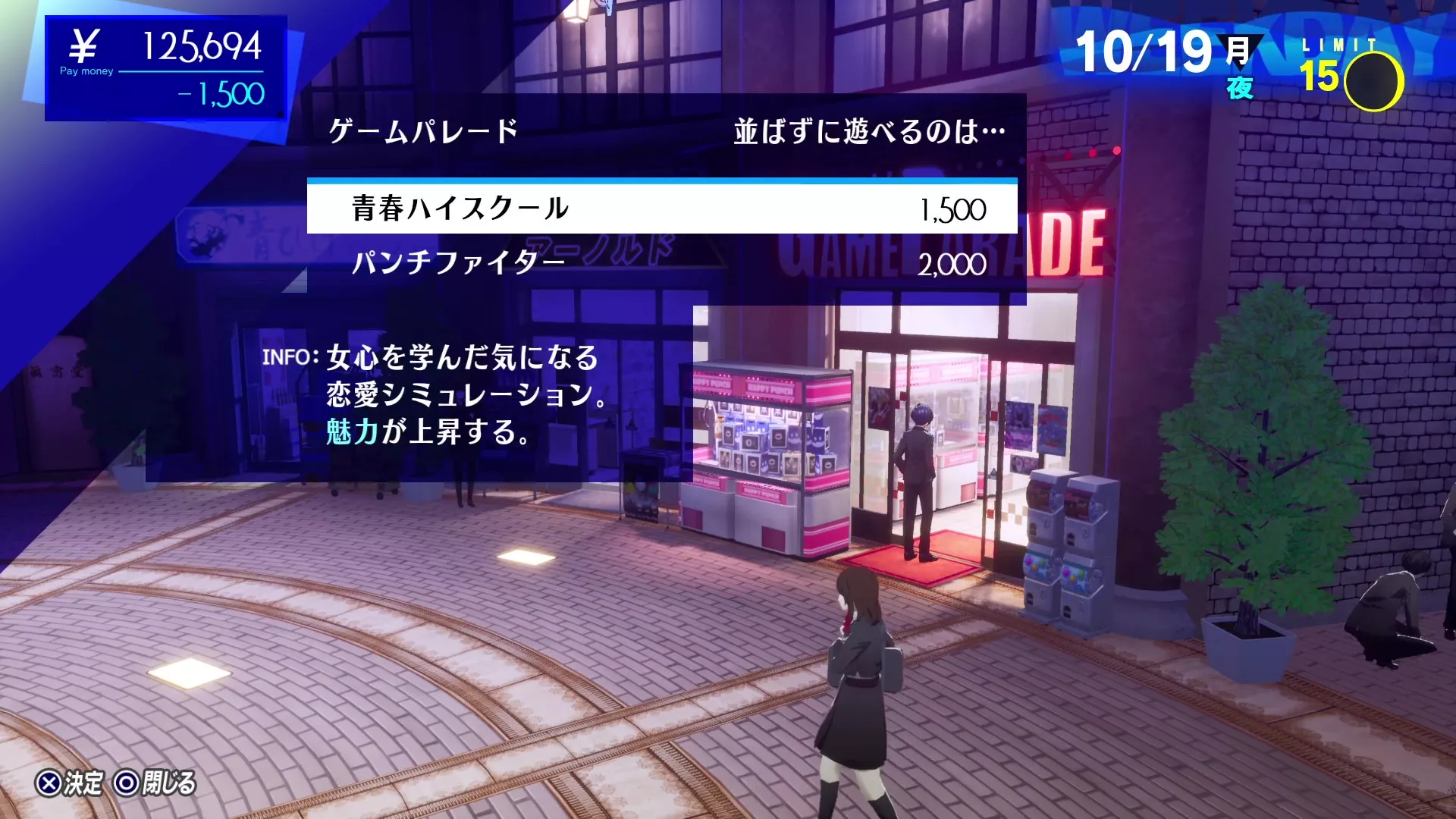Highlight the 青春ハイスクール game option
1456x819 pixels.
click(460, 210)
